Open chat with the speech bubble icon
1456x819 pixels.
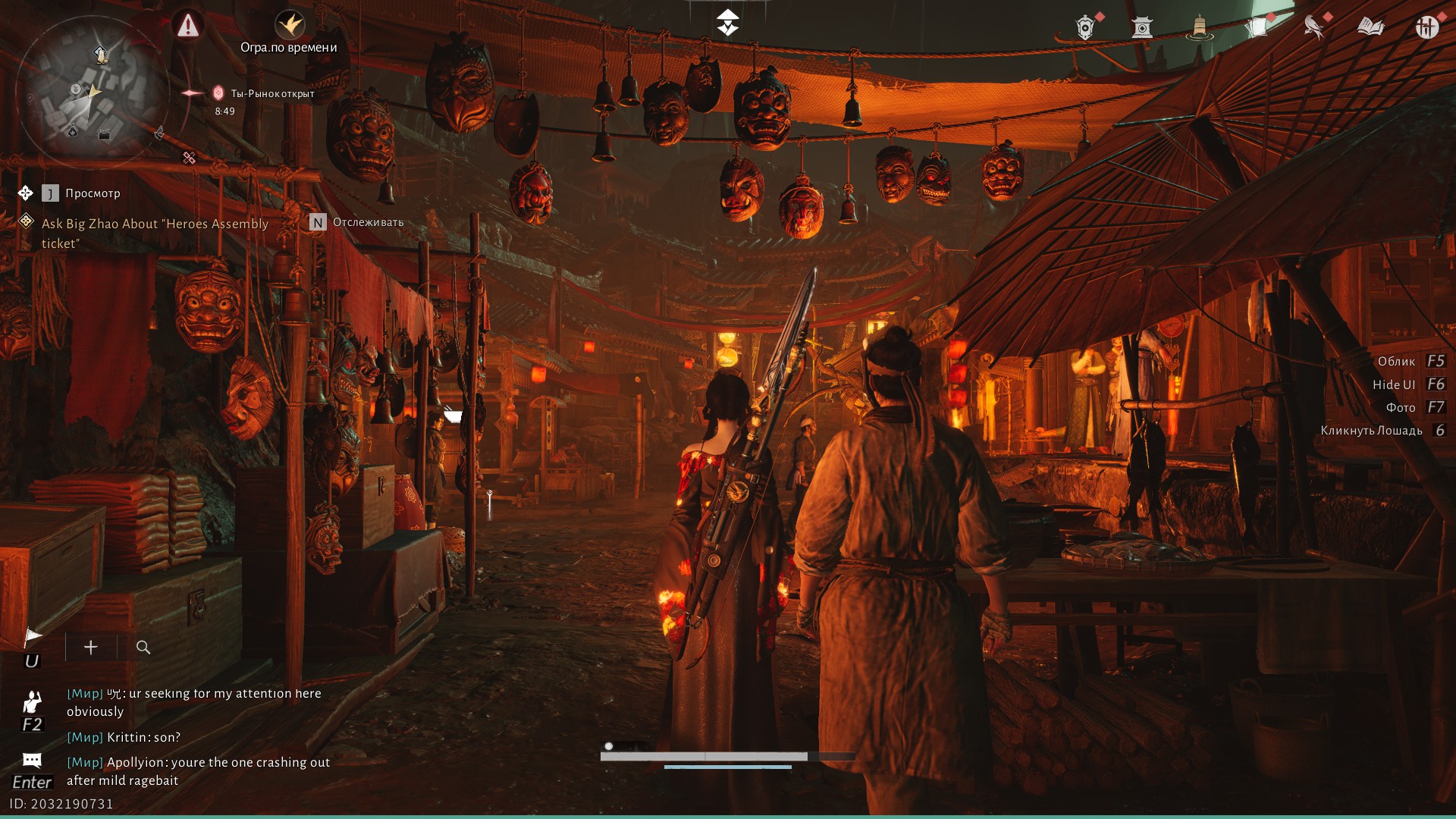[32, 760]
